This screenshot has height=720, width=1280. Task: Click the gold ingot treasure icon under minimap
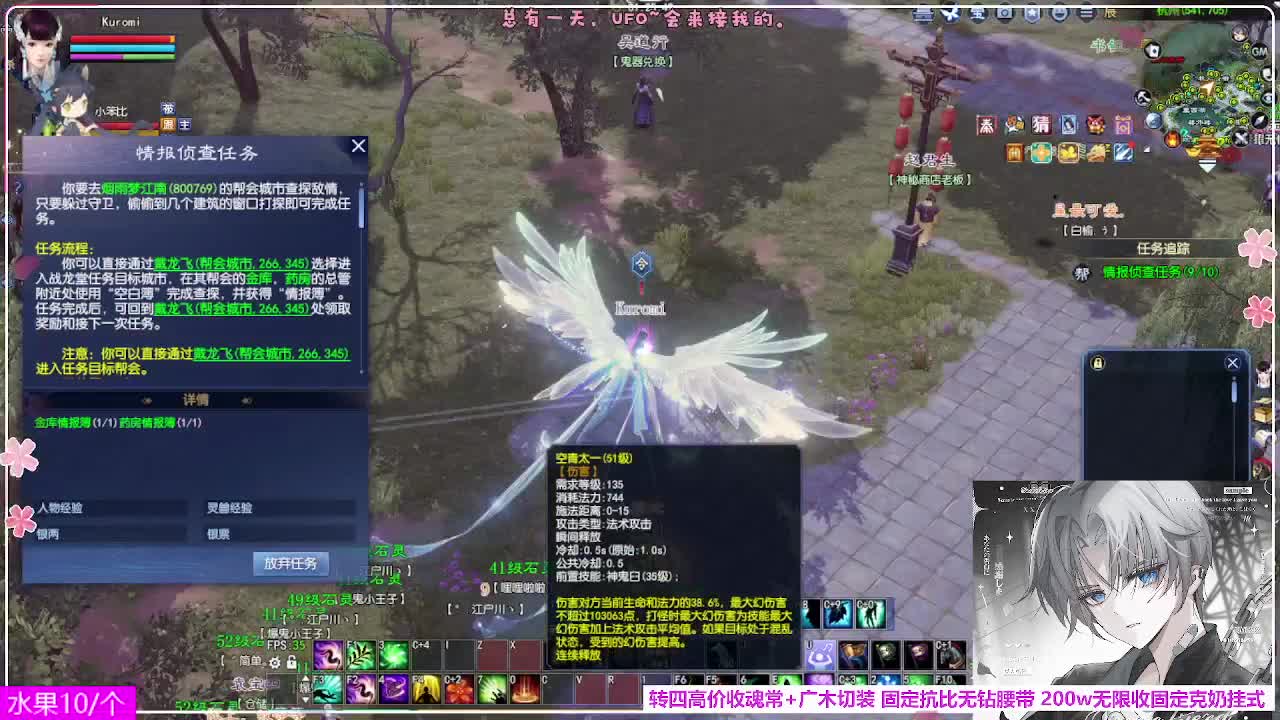coord(1070,152)
